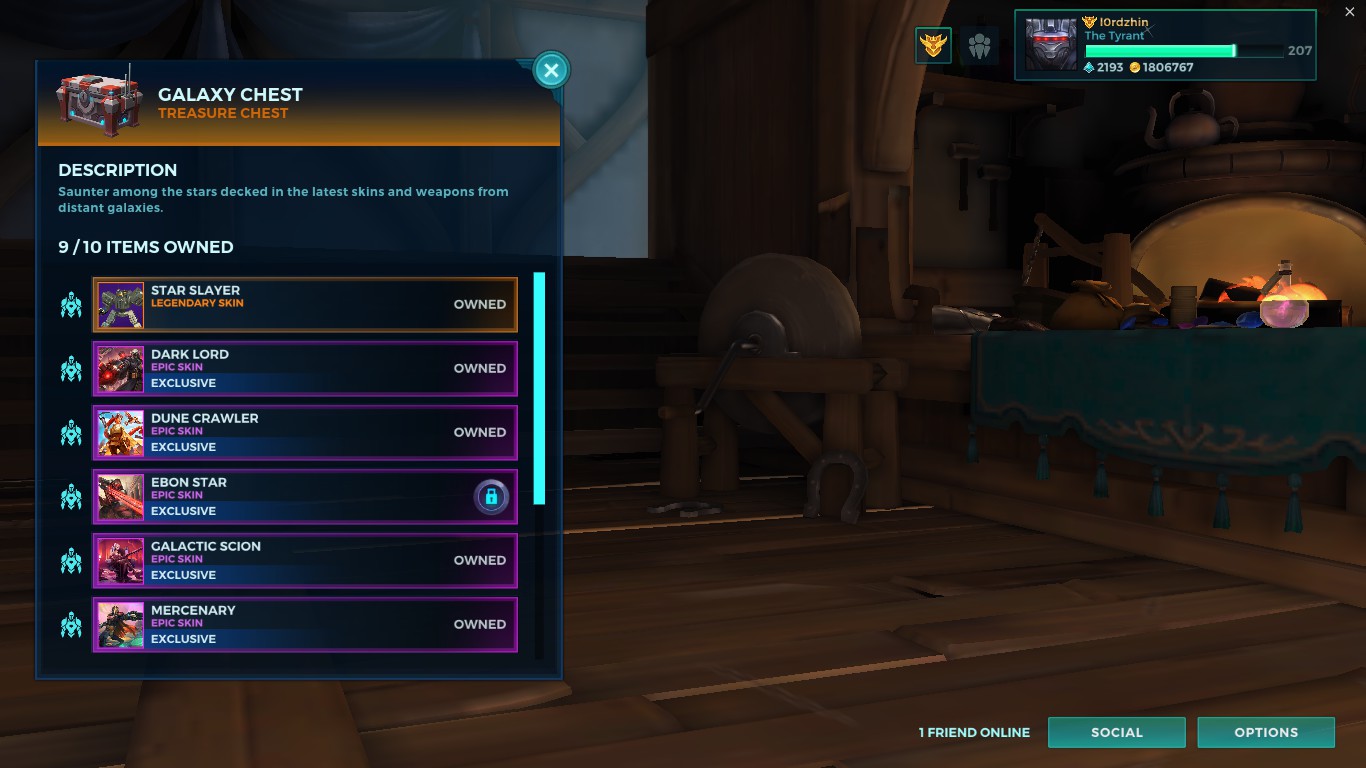
Task: Click the 1 FRIEND ONLINE text
Action: pyautogui.click(x=974, y=732)
